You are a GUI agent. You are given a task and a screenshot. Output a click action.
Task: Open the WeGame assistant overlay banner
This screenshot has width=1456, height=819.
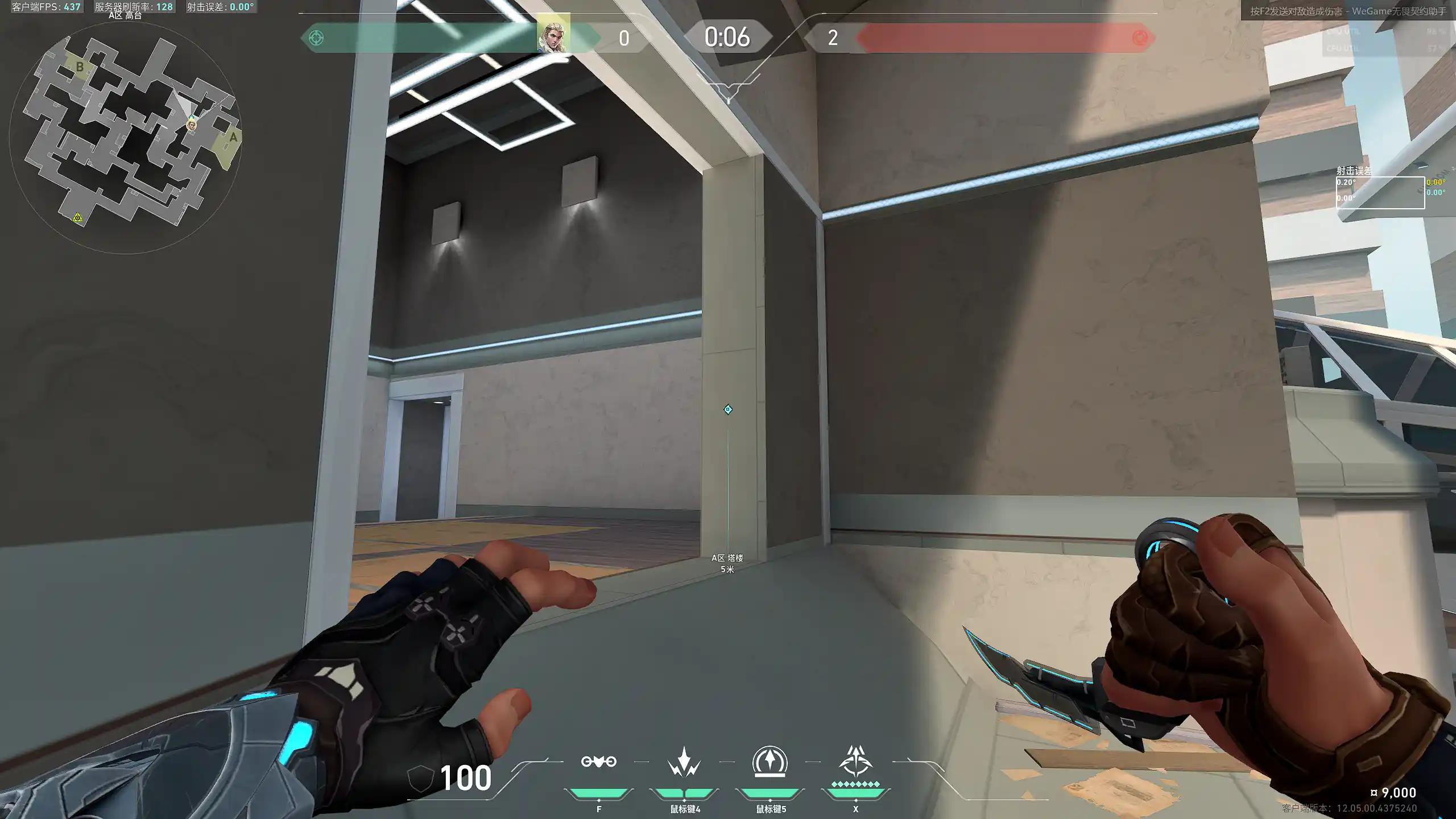(x=1347, y=11)
